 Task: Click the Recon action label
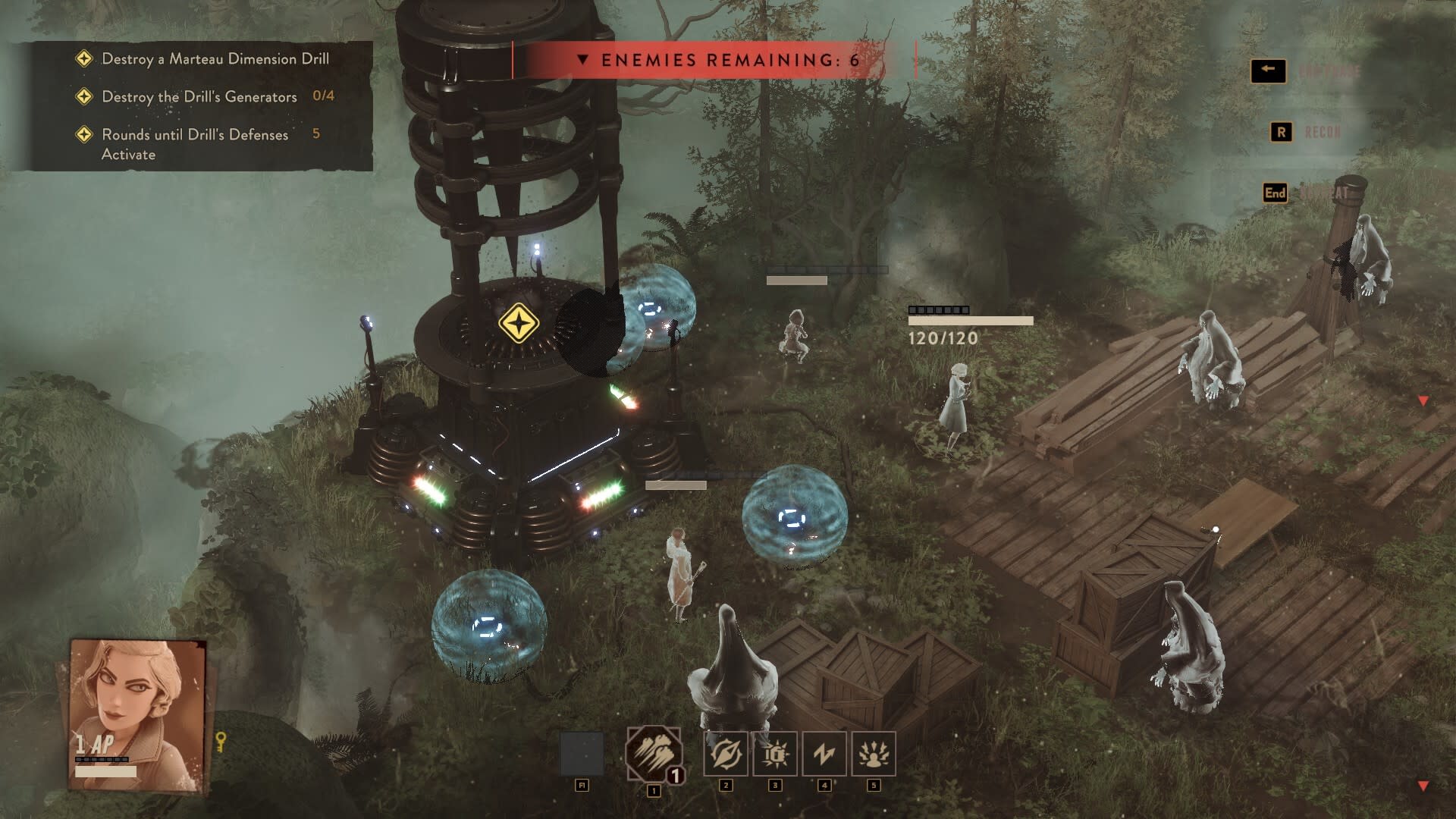[1323, 133]
